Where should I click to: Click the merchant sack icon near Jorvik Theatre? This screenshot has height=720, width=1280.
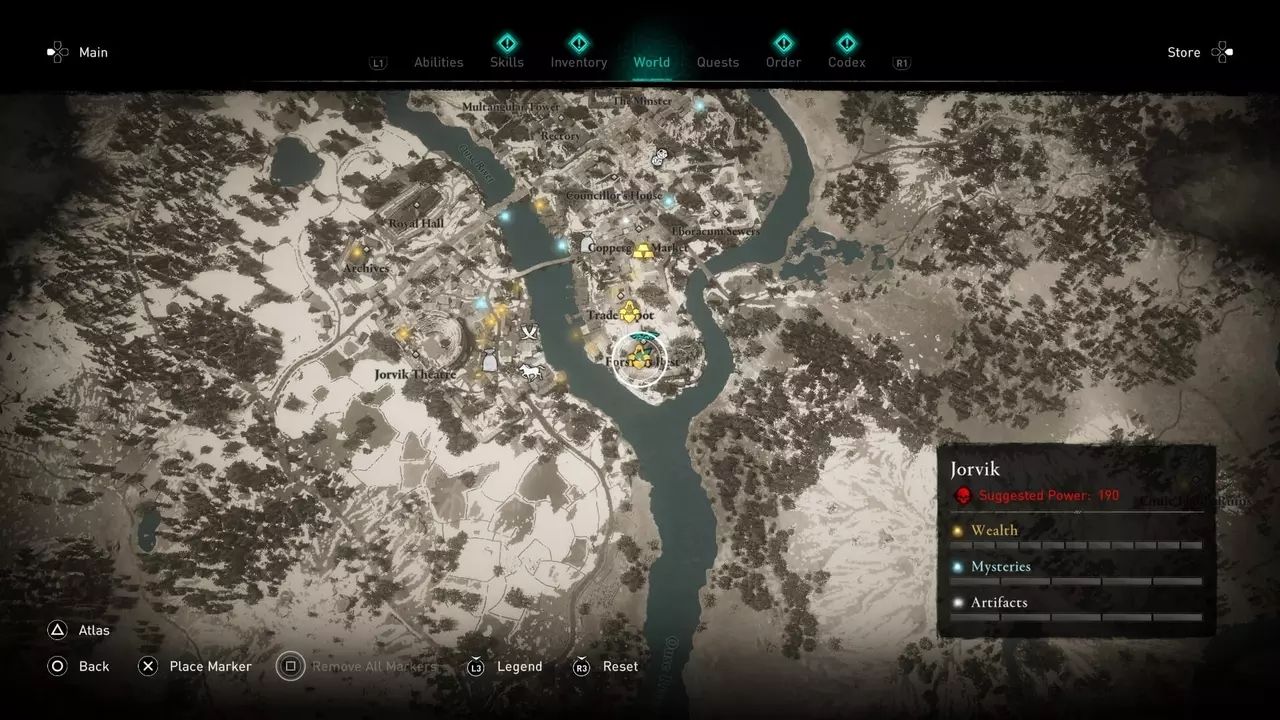(489, 362)
